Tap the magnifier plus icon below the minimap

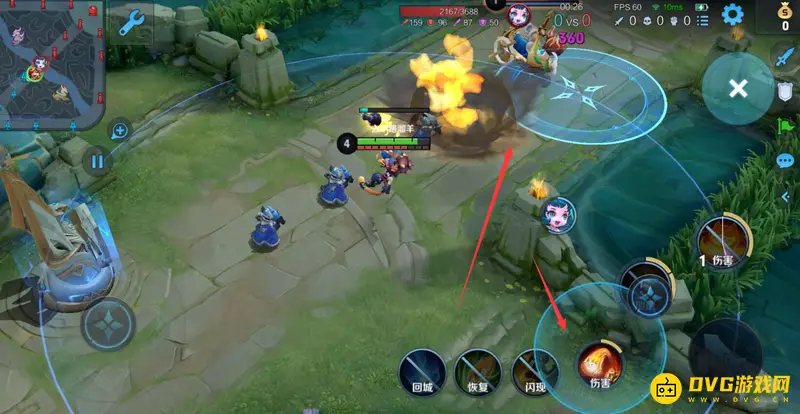(120, 130)
